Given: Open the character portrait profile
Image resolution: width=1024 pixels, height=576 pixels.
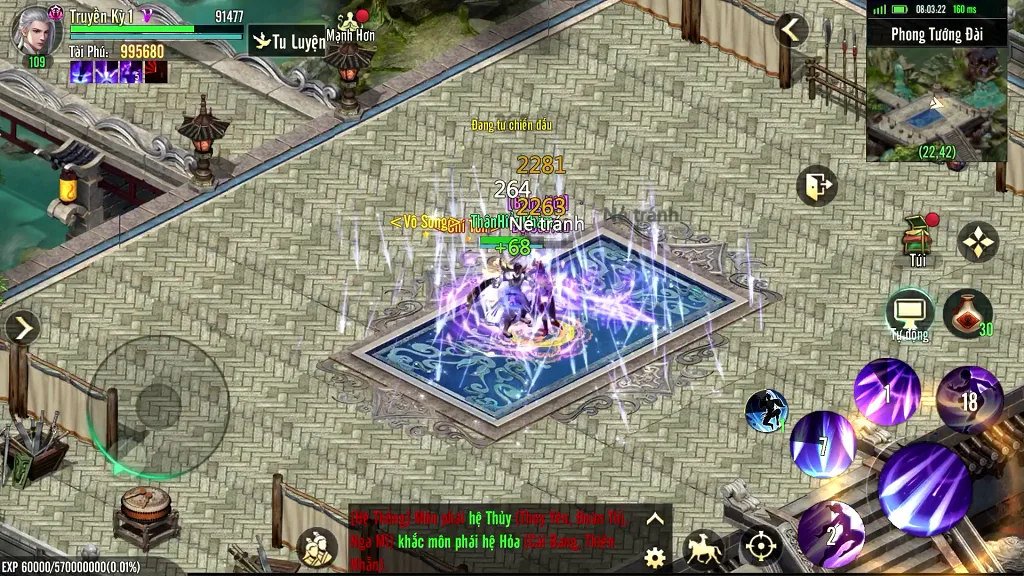Looking at the screenshot, I should click(36, 30).
